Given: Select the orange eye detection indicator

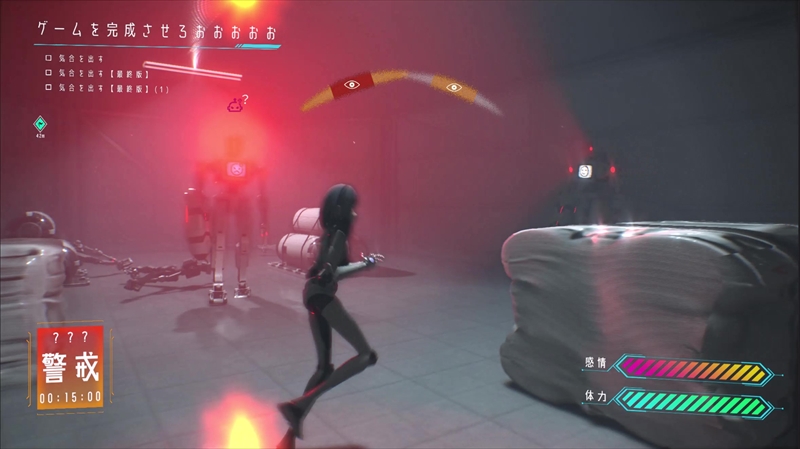Looking at the screenshot, I should [x=454, y=87].
